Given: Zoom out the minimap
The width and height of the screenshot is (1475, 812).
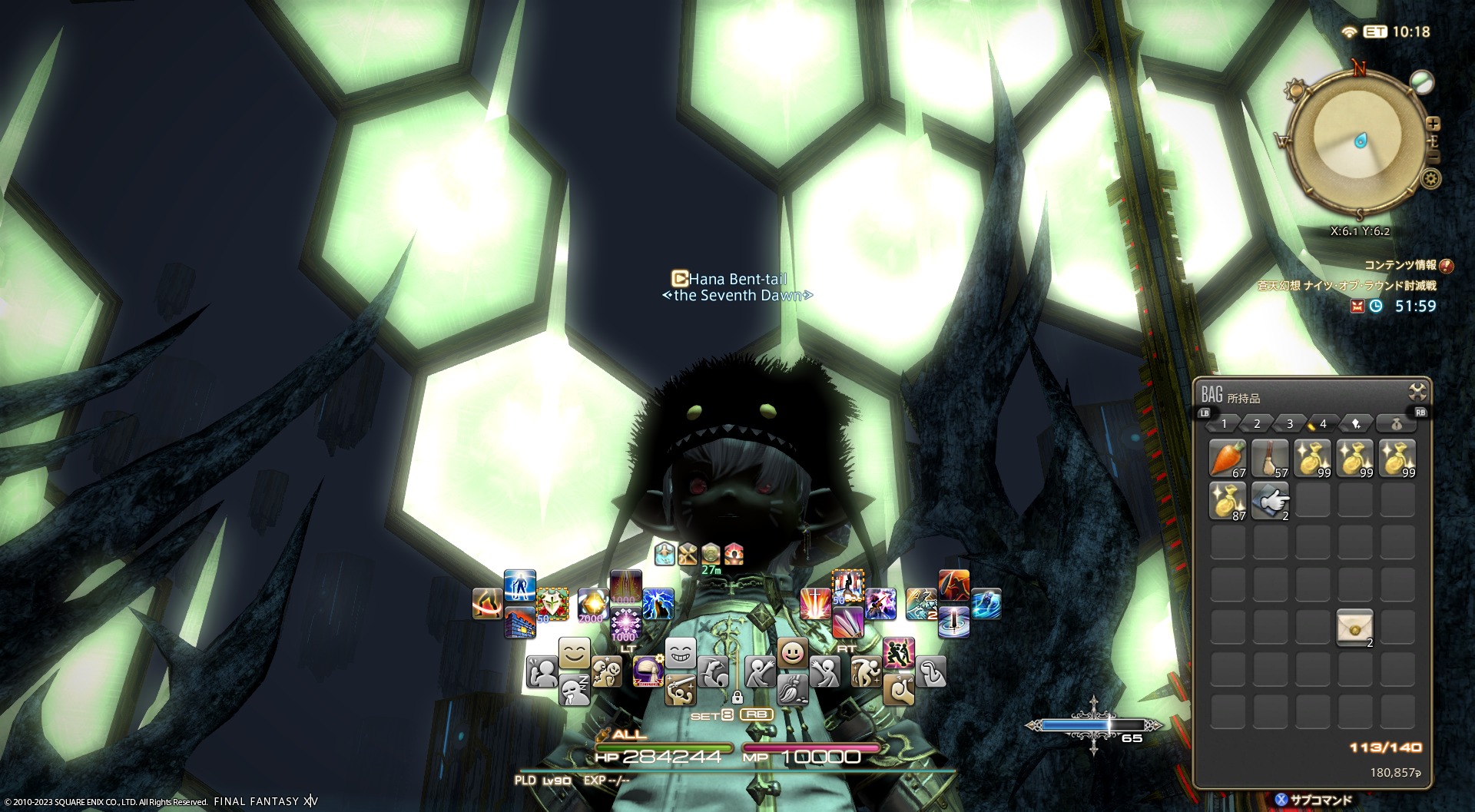Looking at the screenshot, I should [1434, 157].
